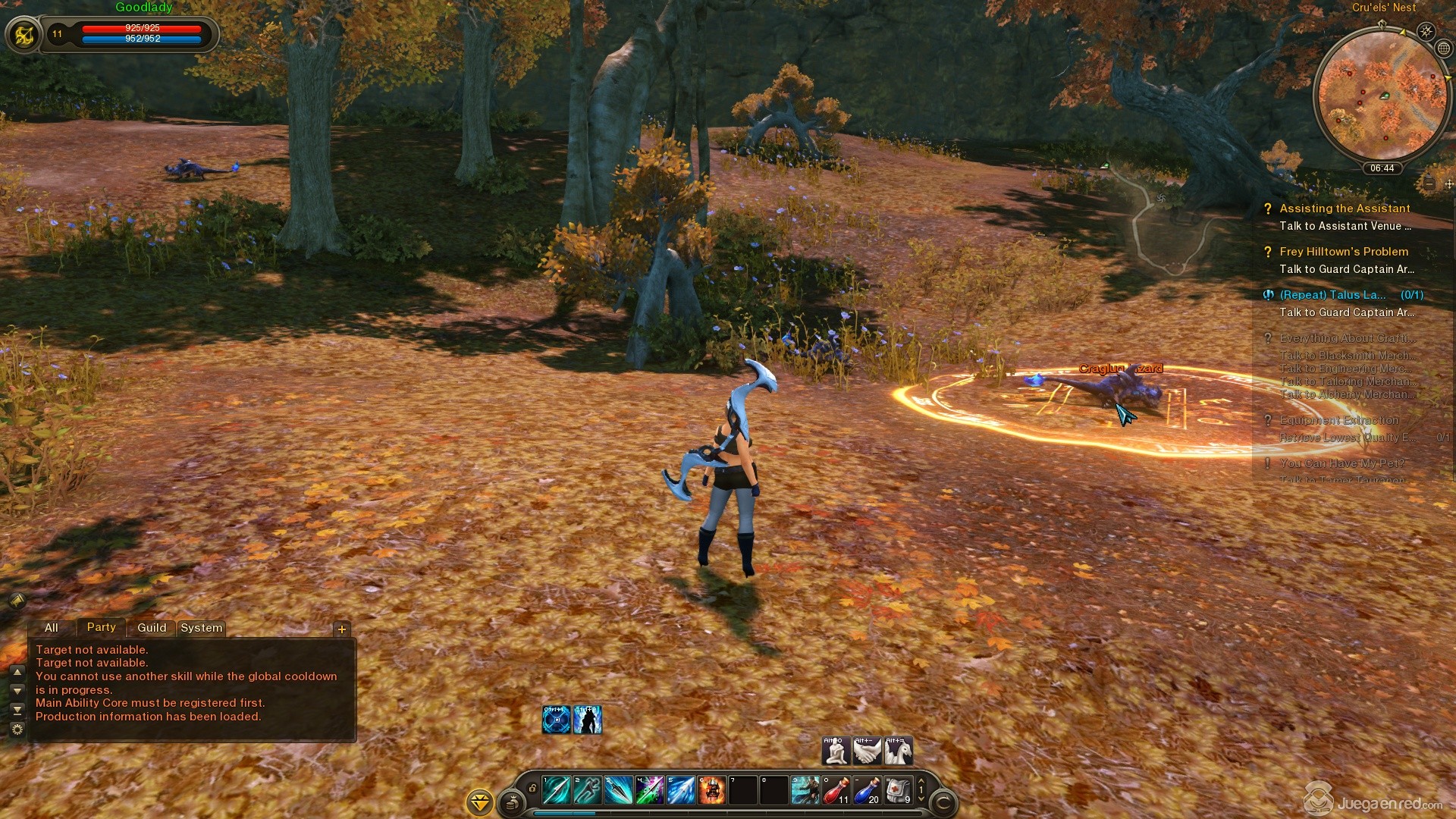Open chat settings gear icon
Image resolution: width=1456 pixels, height=819 pixels.
point(17,729)
